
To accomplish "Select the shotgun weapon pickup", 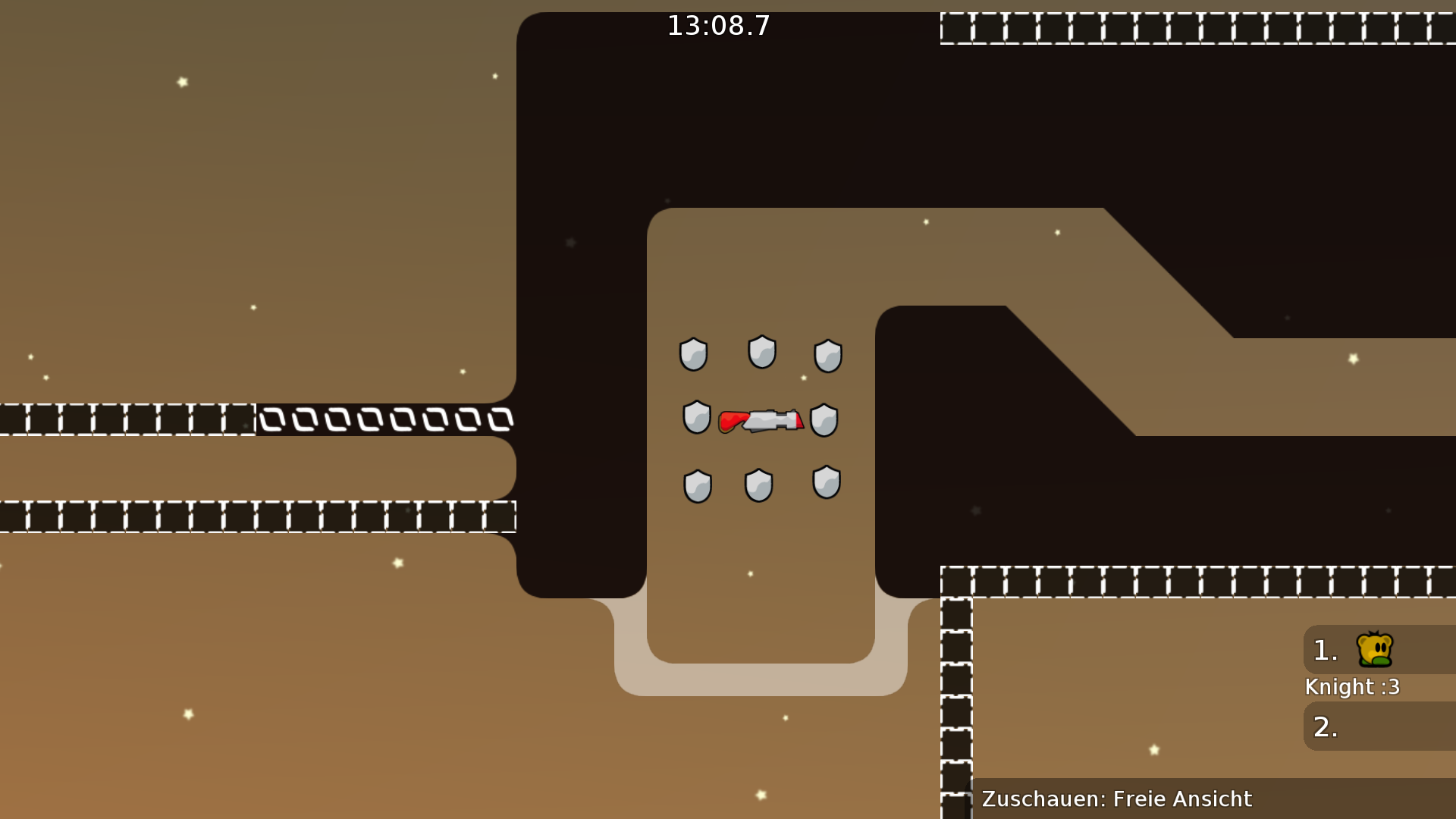I will pyautogui.click(x=762, y=419).
